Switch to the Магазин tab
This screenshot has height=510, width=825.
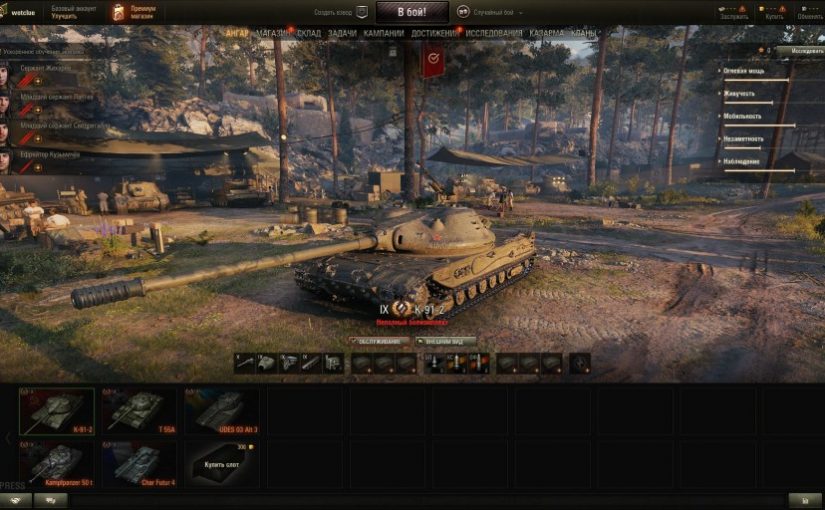(273, 33)
